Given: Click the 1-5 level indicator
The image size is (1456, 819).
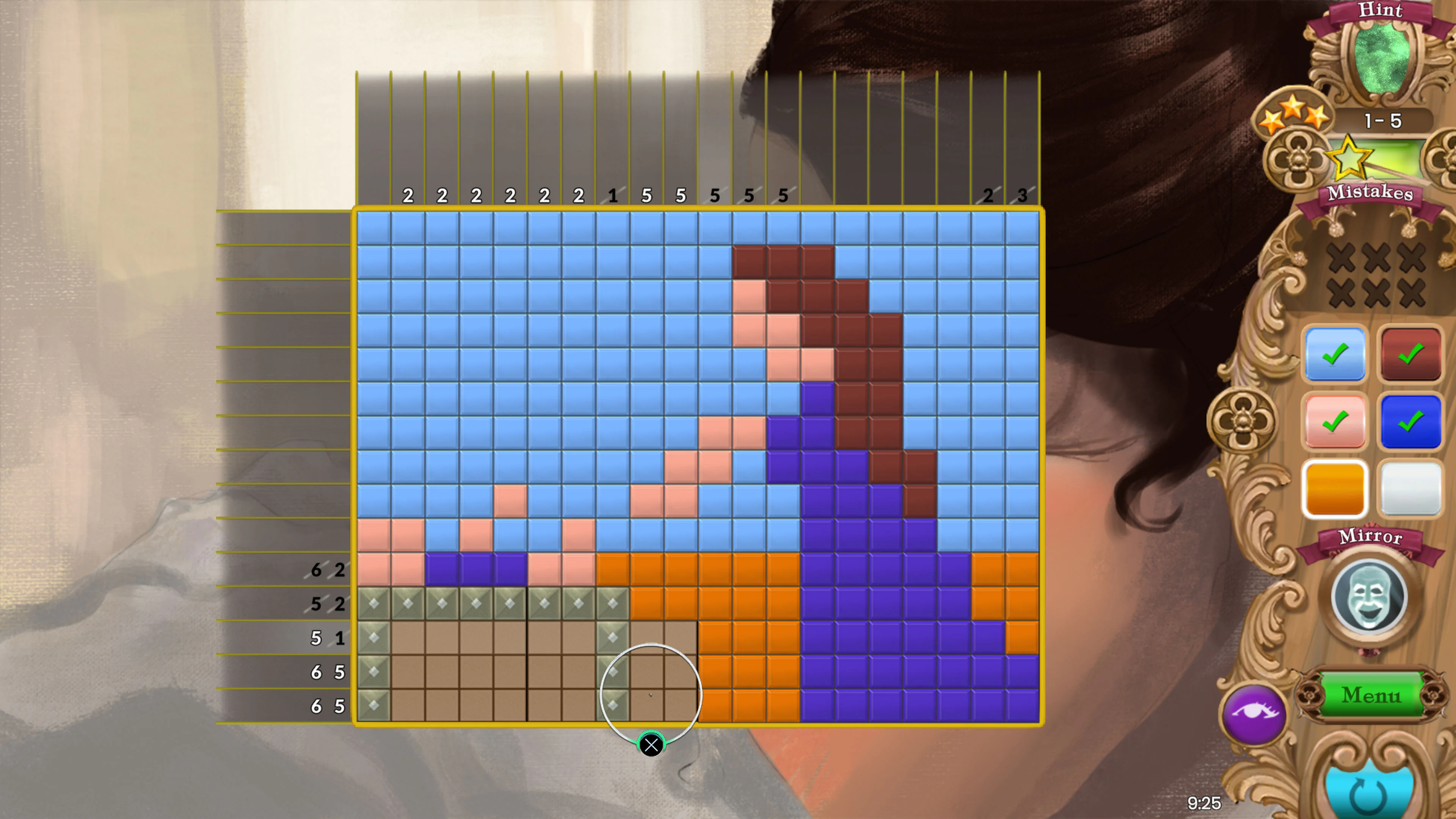Looking at the screenshot, I should [1382, 121].
